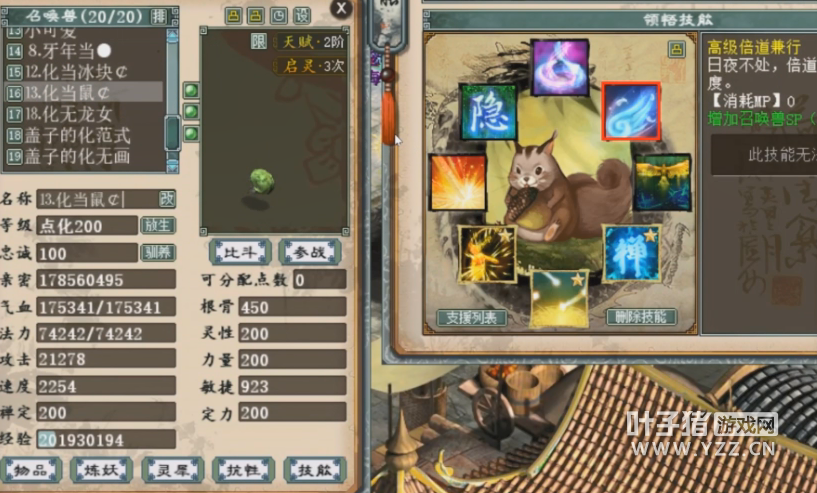Close the summoned beast window
The image size is (817, 493).
[341, 9]
